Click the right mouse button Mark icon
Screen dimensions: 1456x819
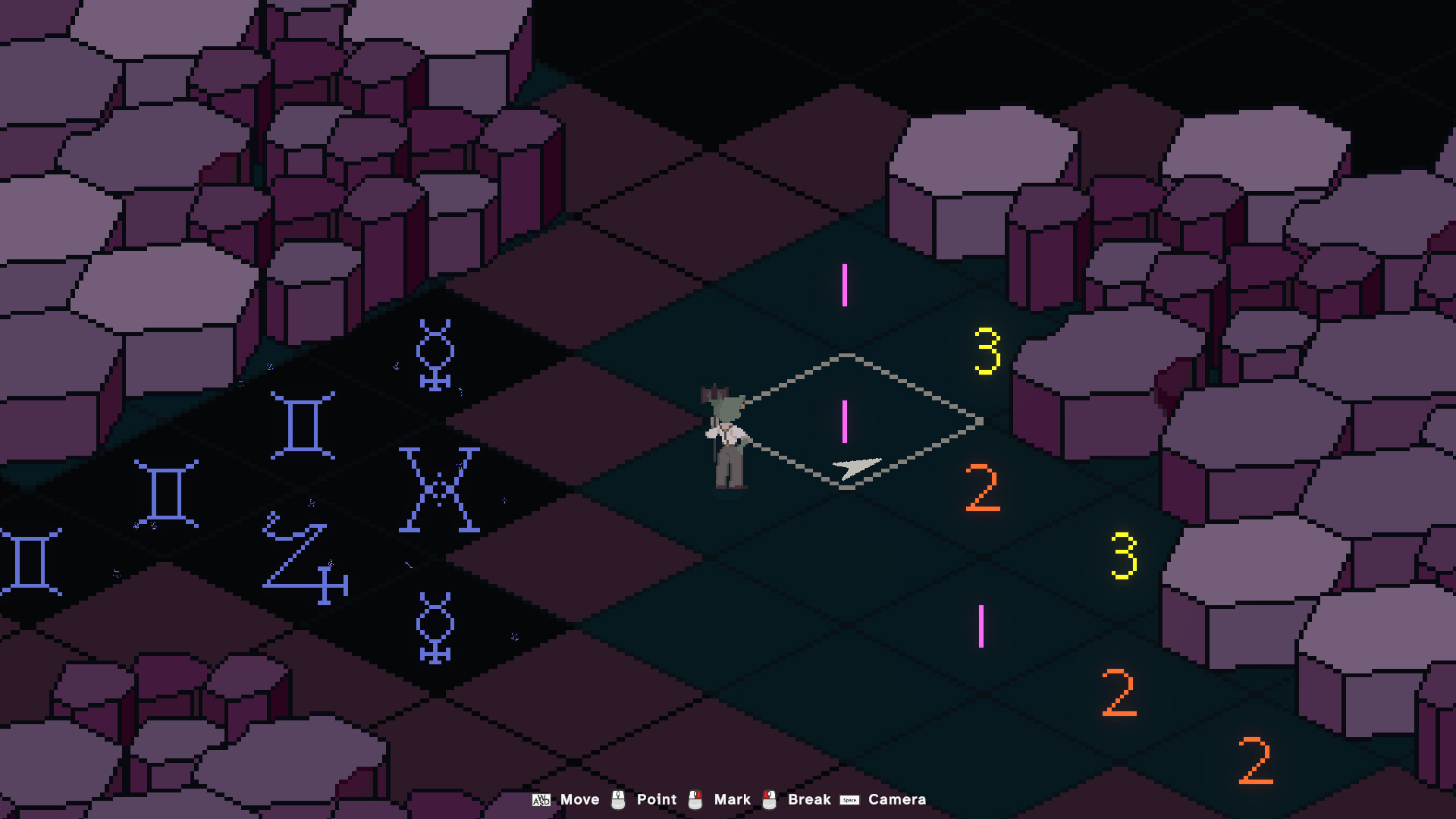[x=695, y=799]
